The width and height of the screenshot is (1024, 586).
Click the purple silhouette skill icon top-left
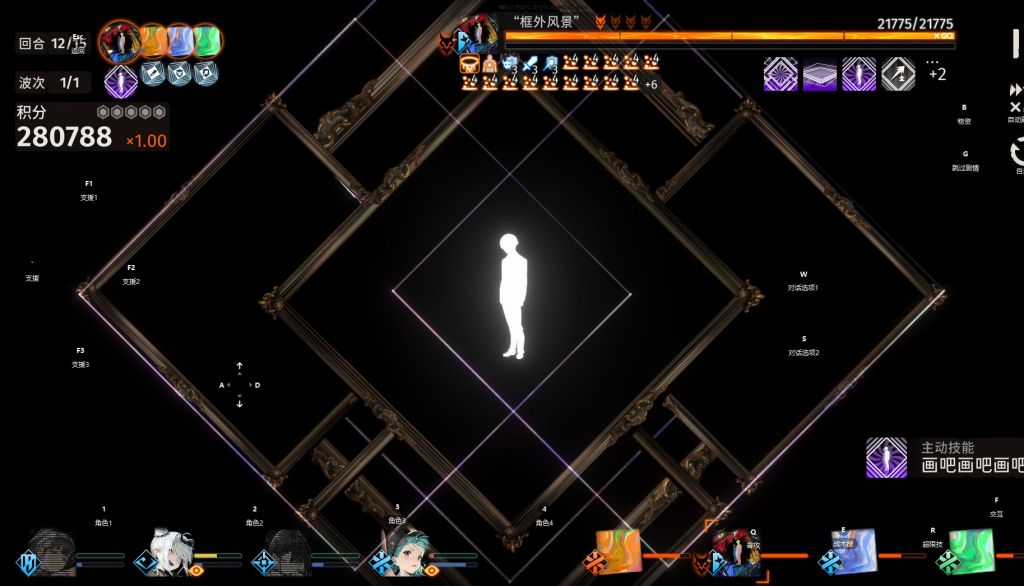(x=119, y=81)
